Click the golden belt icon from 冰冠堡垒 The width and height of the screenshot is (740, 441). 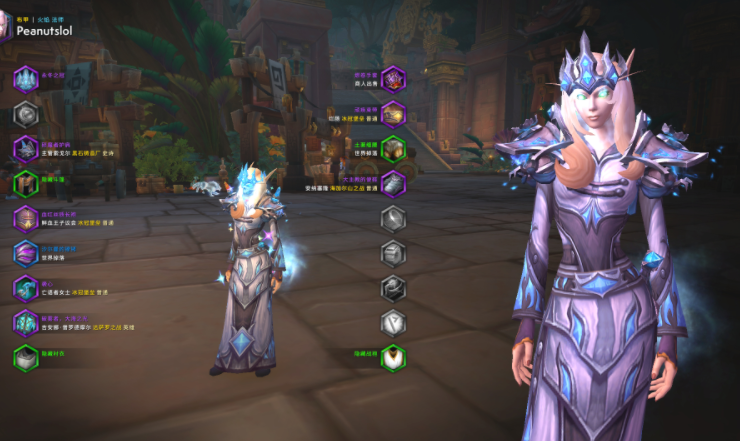point(394,114)
